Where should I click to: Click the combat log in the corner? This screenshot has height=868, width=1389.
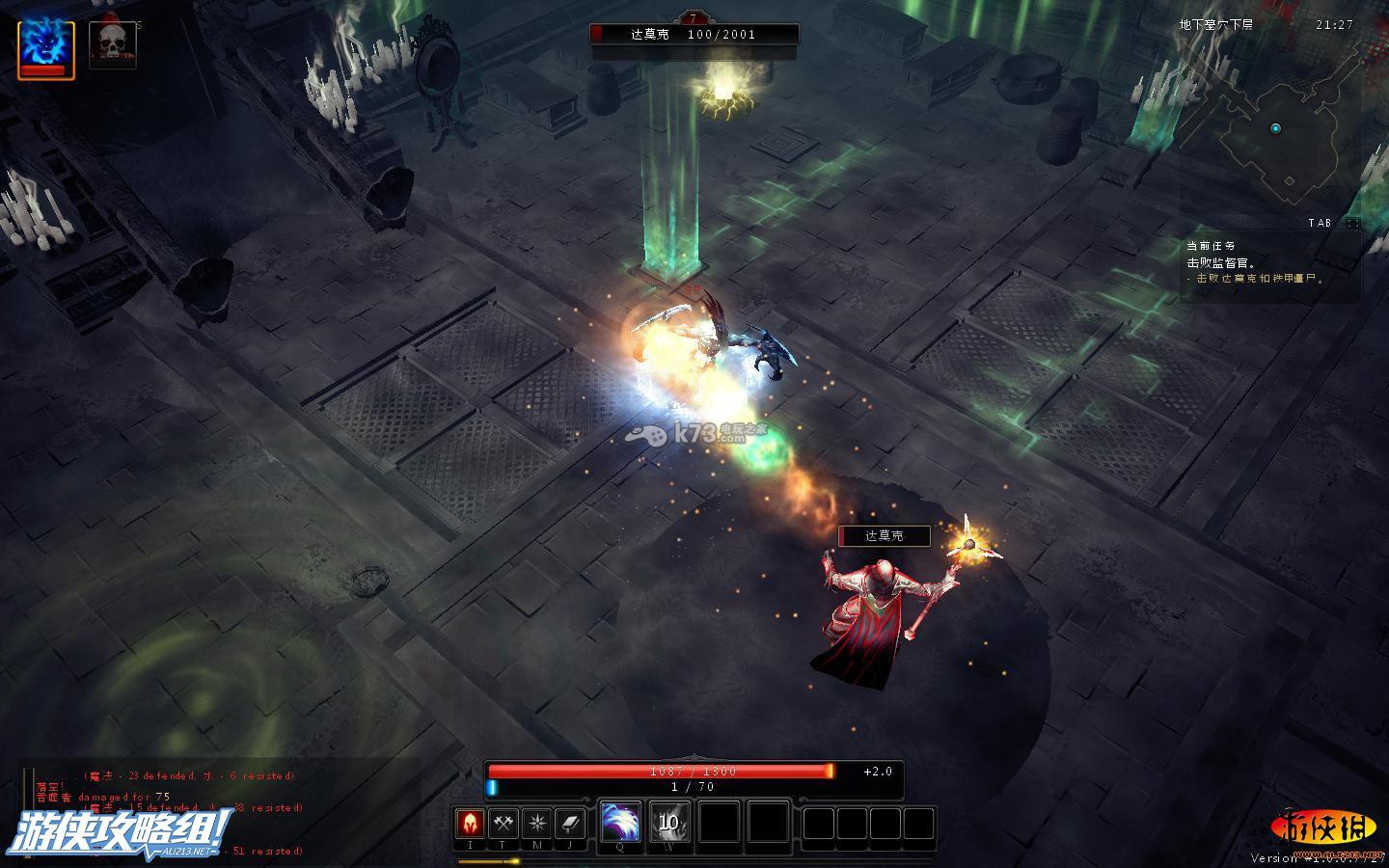click(164, 812)
